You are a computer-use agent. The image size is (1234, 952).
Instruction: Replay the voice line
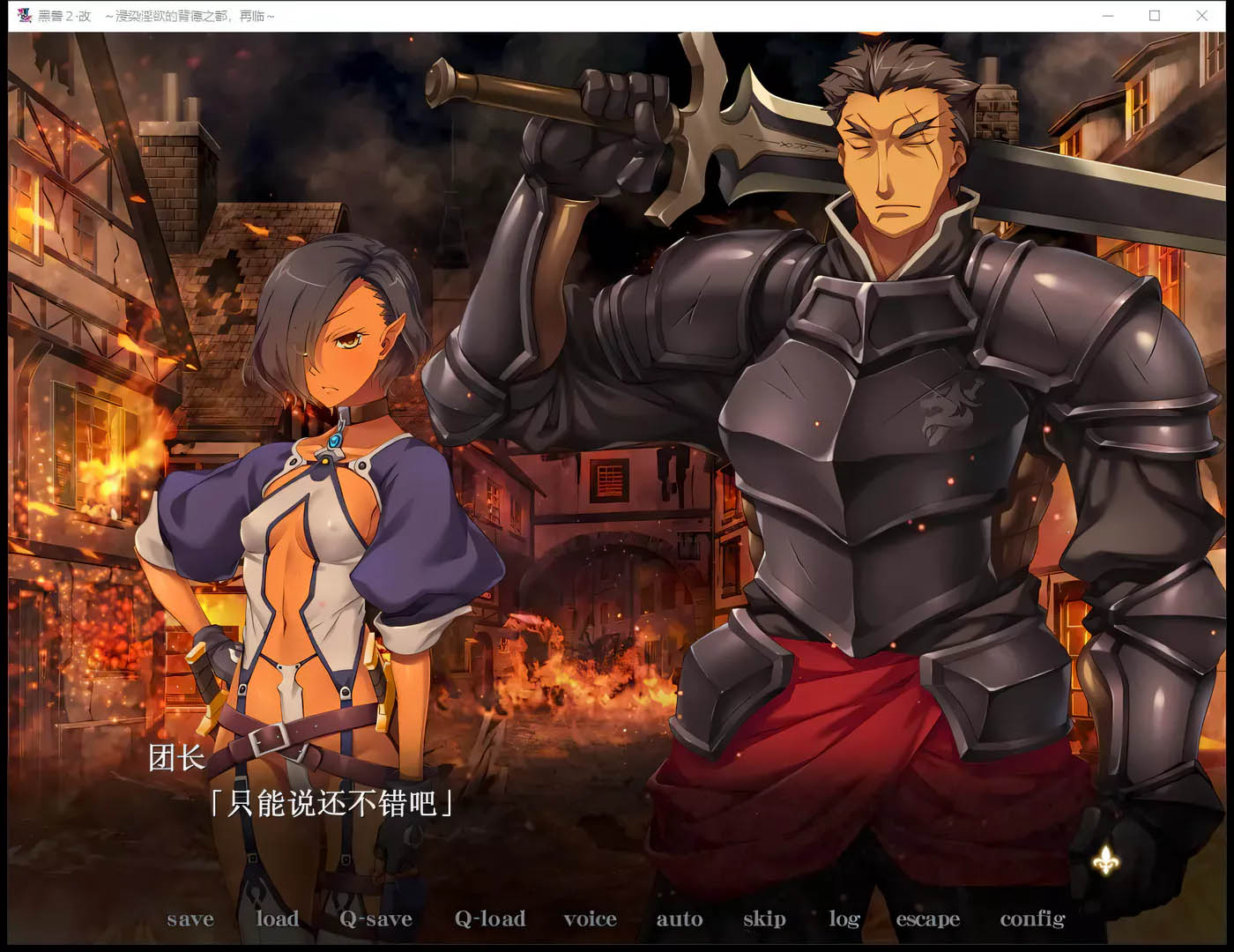590,919
